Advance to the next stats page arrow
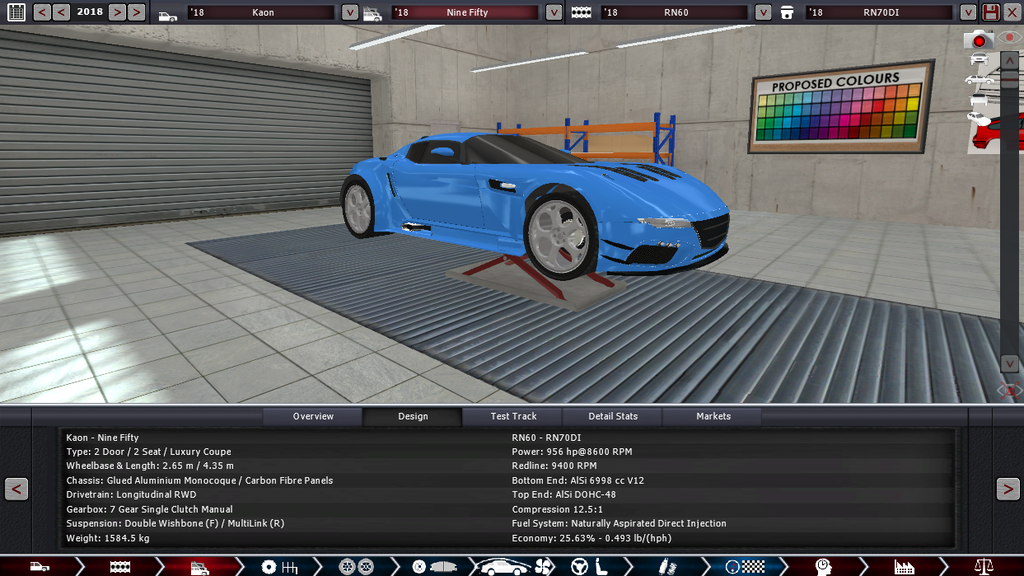Viewport: 1024px width, 576px height. click(1007, 489)
